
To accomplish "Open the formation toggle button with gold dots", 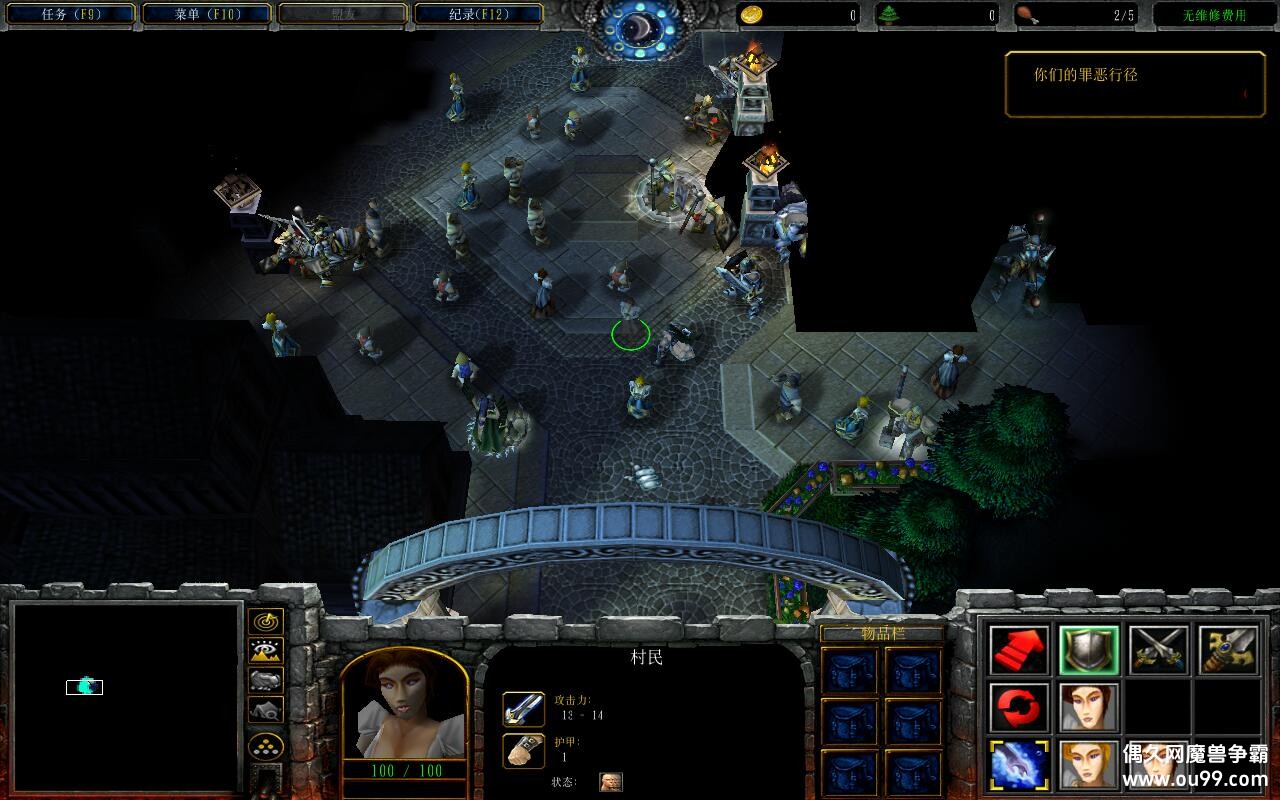I will point(265,746).
